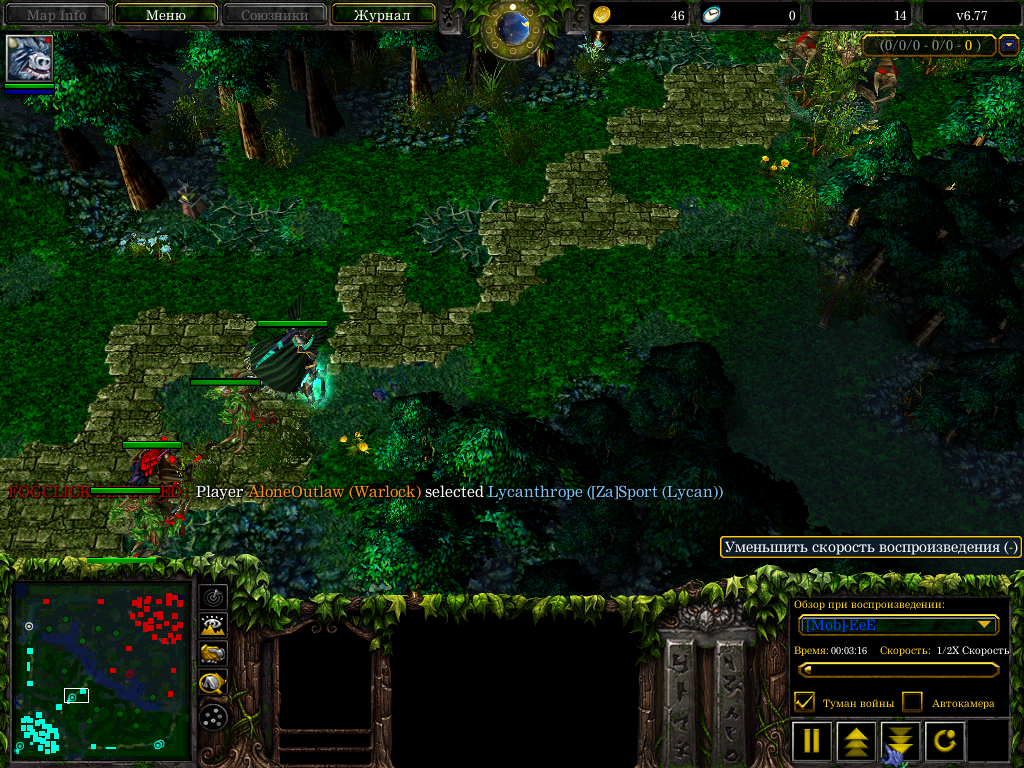Expand the scoreboard arrow button

(x=1010, y=45)
